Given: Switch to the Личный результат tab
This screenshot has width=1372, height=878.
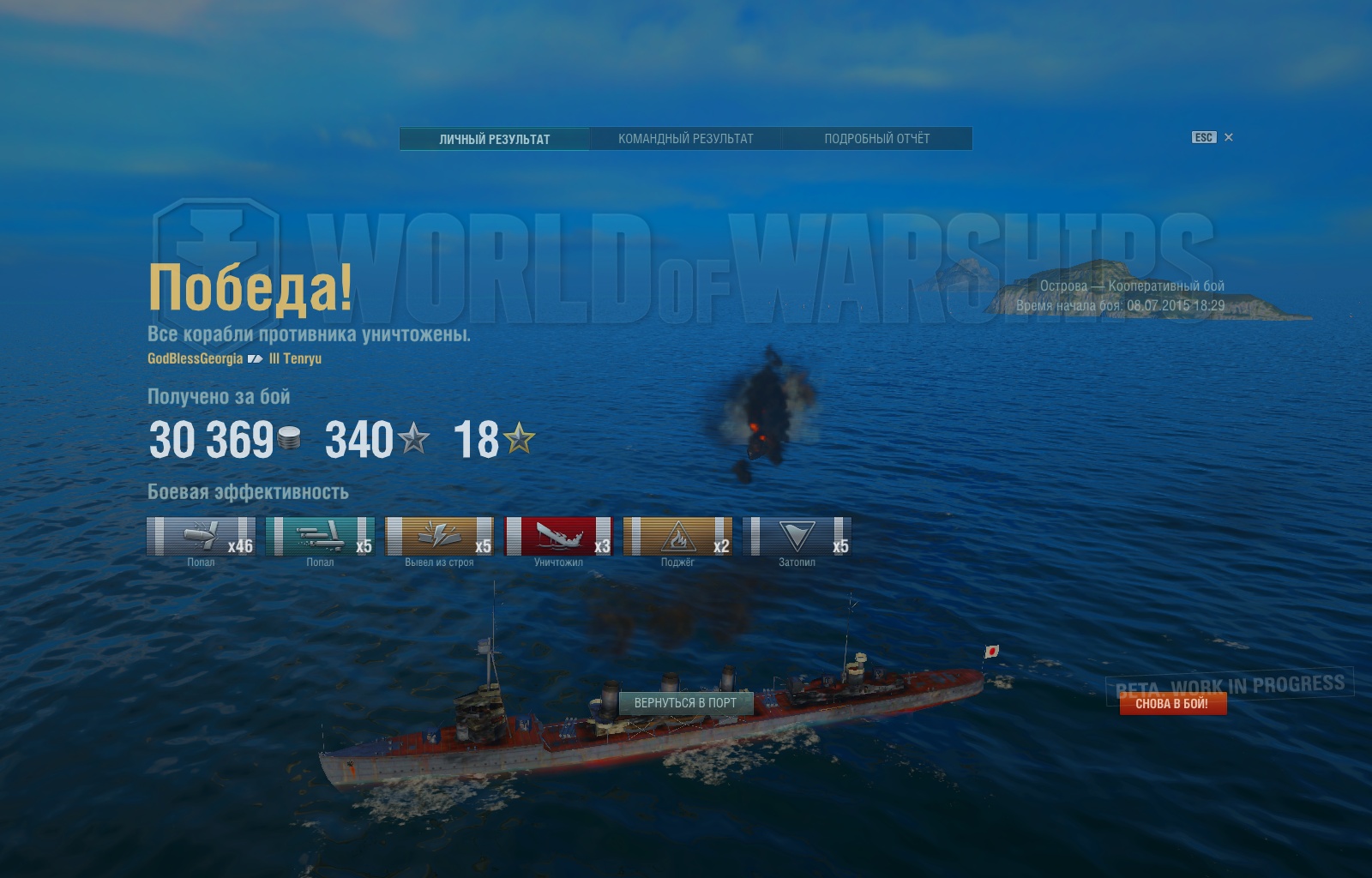Looking at the screenshot, I should click(x=495, y=139).
